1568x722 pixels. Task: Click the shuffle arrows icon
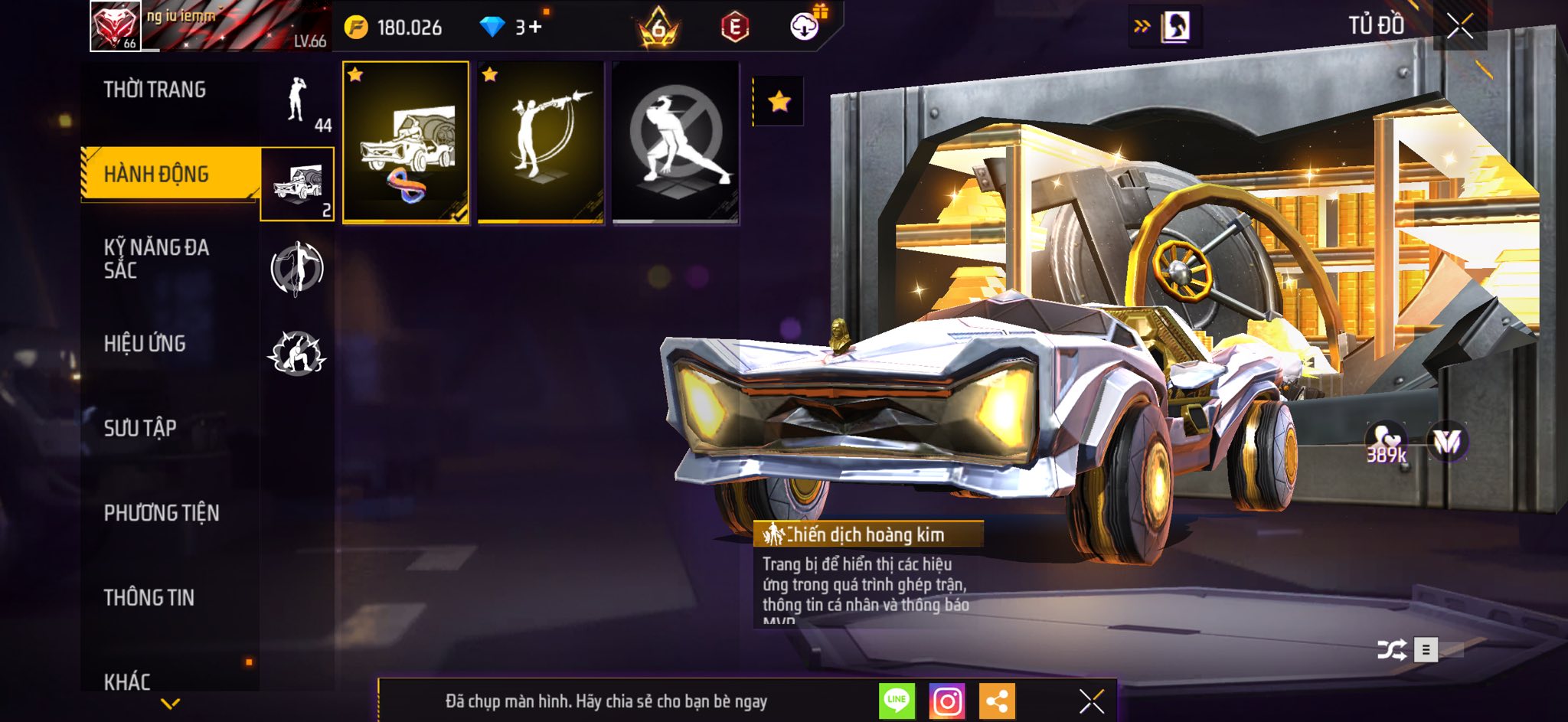click(1391, 650)
